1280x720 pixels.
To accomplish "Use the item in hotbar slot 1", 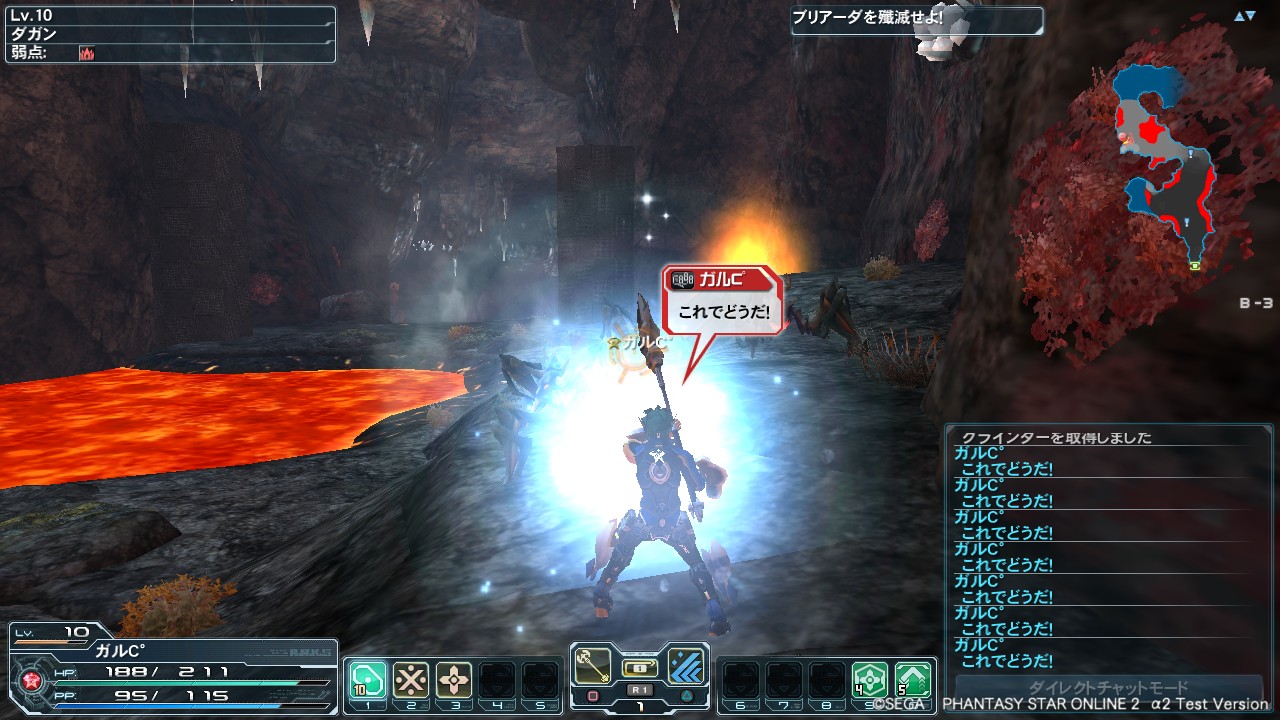I will tap(367, 679).
